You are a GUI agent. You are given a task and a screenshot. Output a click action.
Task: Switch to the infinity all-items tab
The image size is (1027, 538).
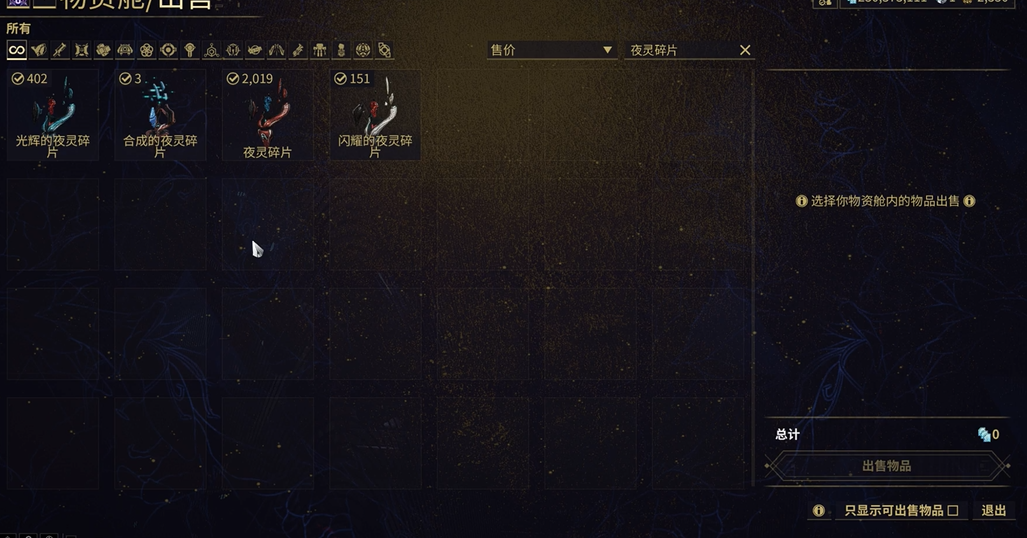click(x=17, y=50)
